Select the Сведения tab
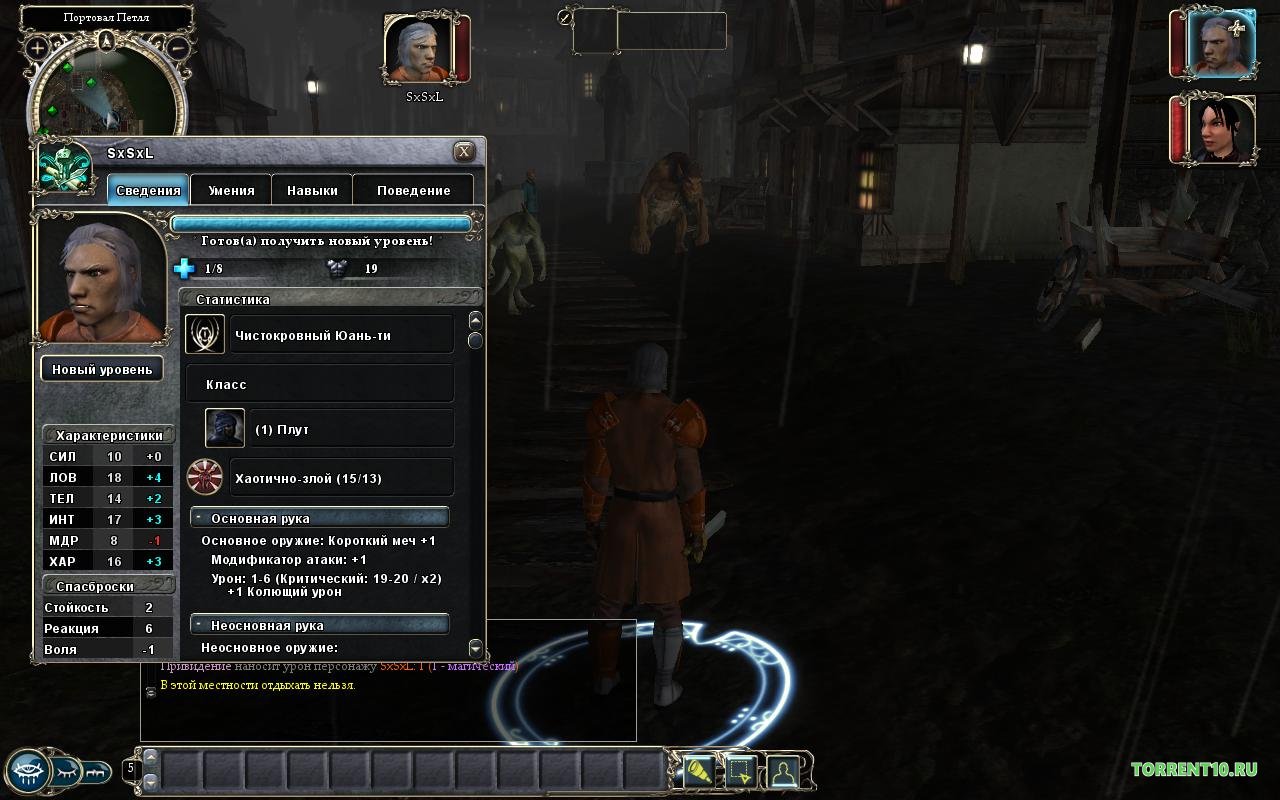Screen dimensions: 1280x800 click(x=148, y=190)
